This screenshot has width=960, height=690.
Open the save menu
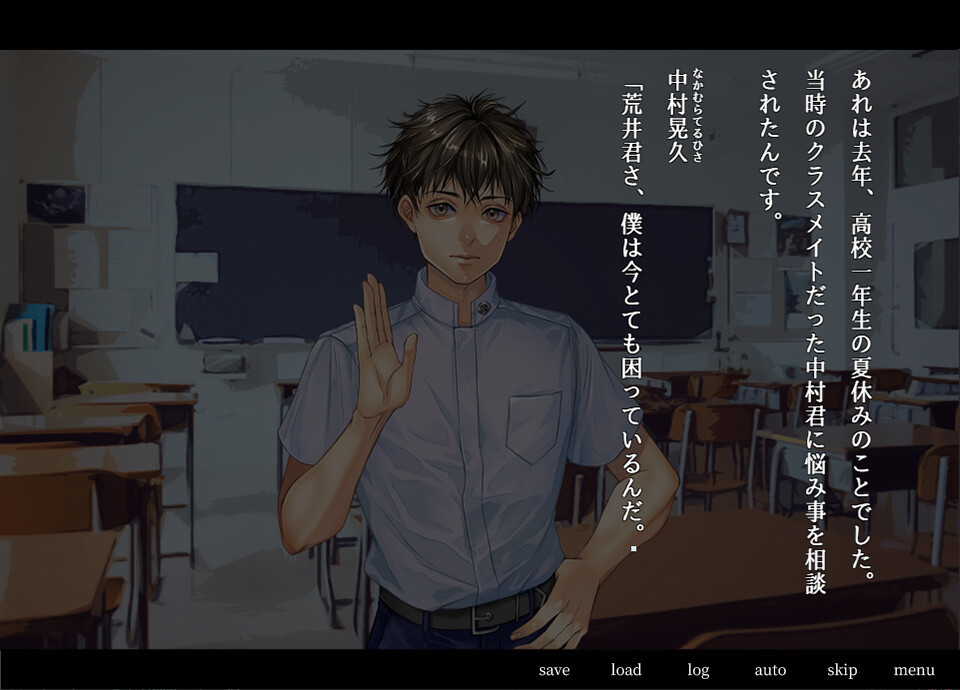pyautogui.click(x=554, y=670)
